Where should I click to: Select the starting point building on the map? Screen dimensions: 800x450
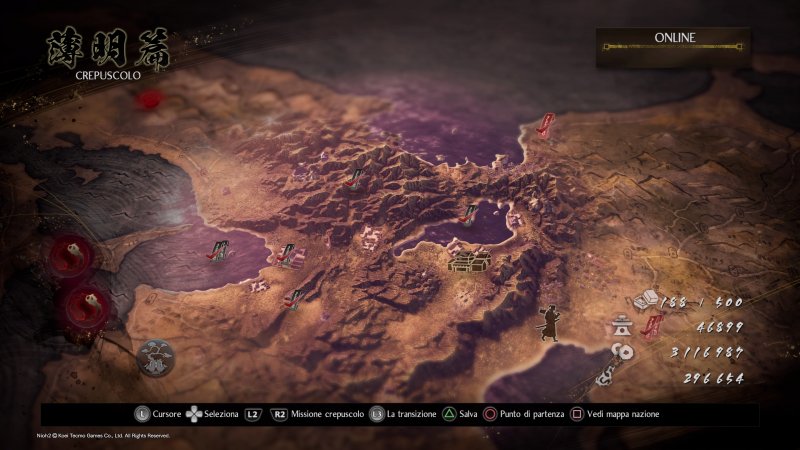[467, 262]
